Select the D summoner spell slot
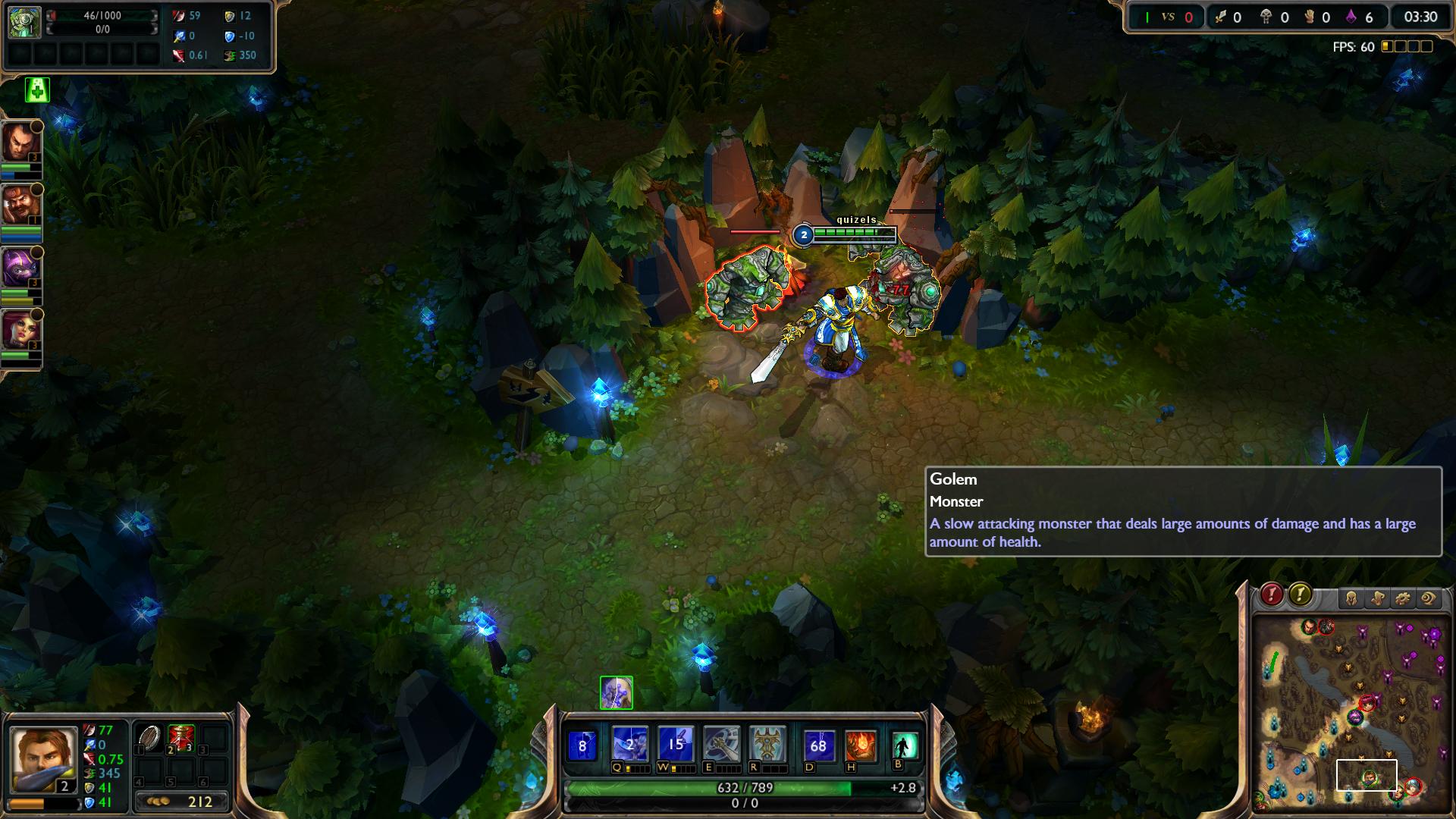The width and height of the screenshot is (1456, 819). [818, 745]
